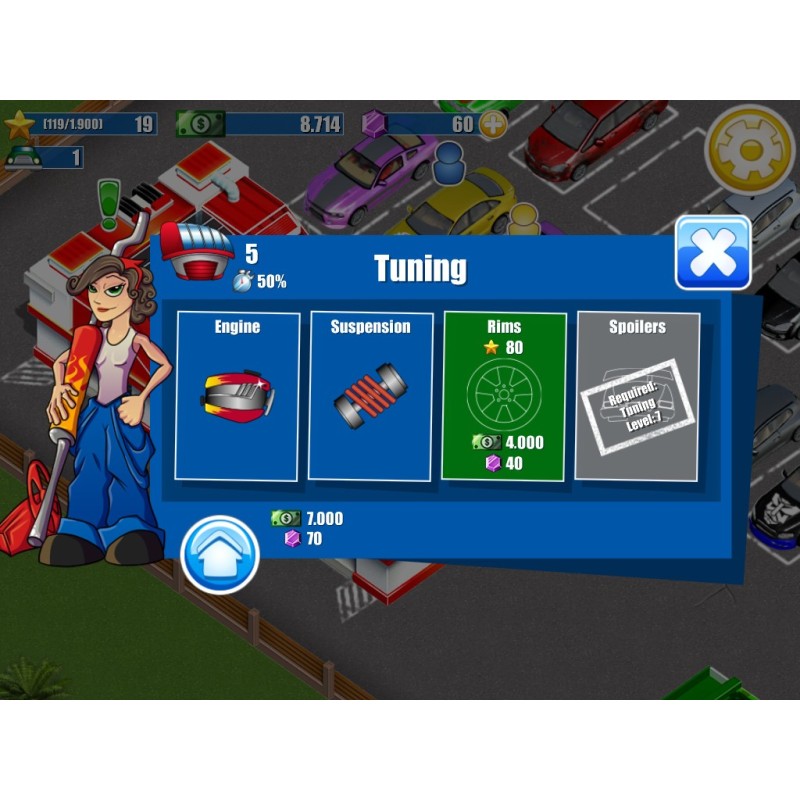Add more gems with the plus button

[x=493, y=125]
